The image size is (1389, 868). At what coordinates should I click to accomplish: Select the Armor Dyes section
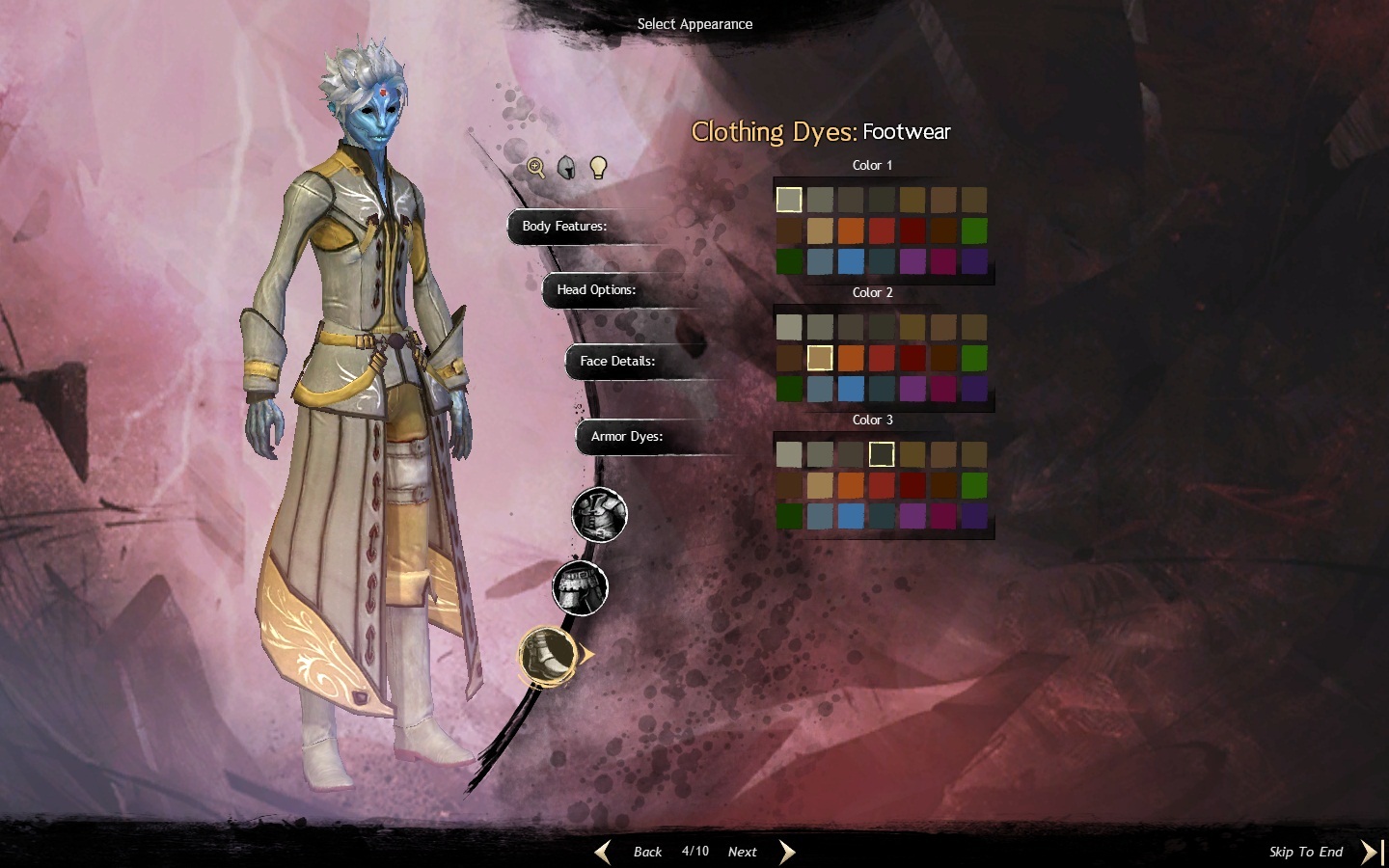(x=627, y=437)
